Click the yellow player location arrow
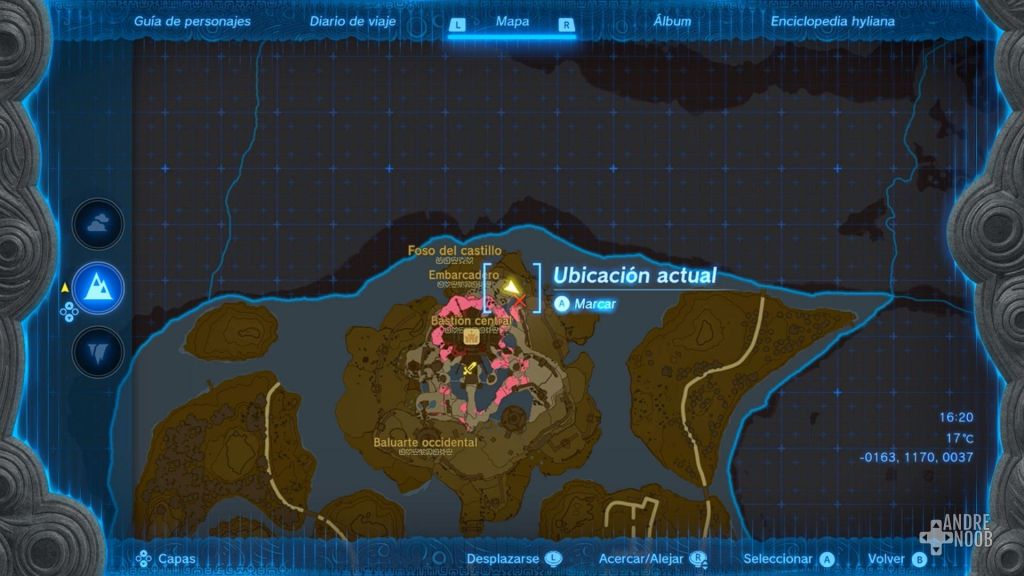1024x576 pixels. click(512, 288)
